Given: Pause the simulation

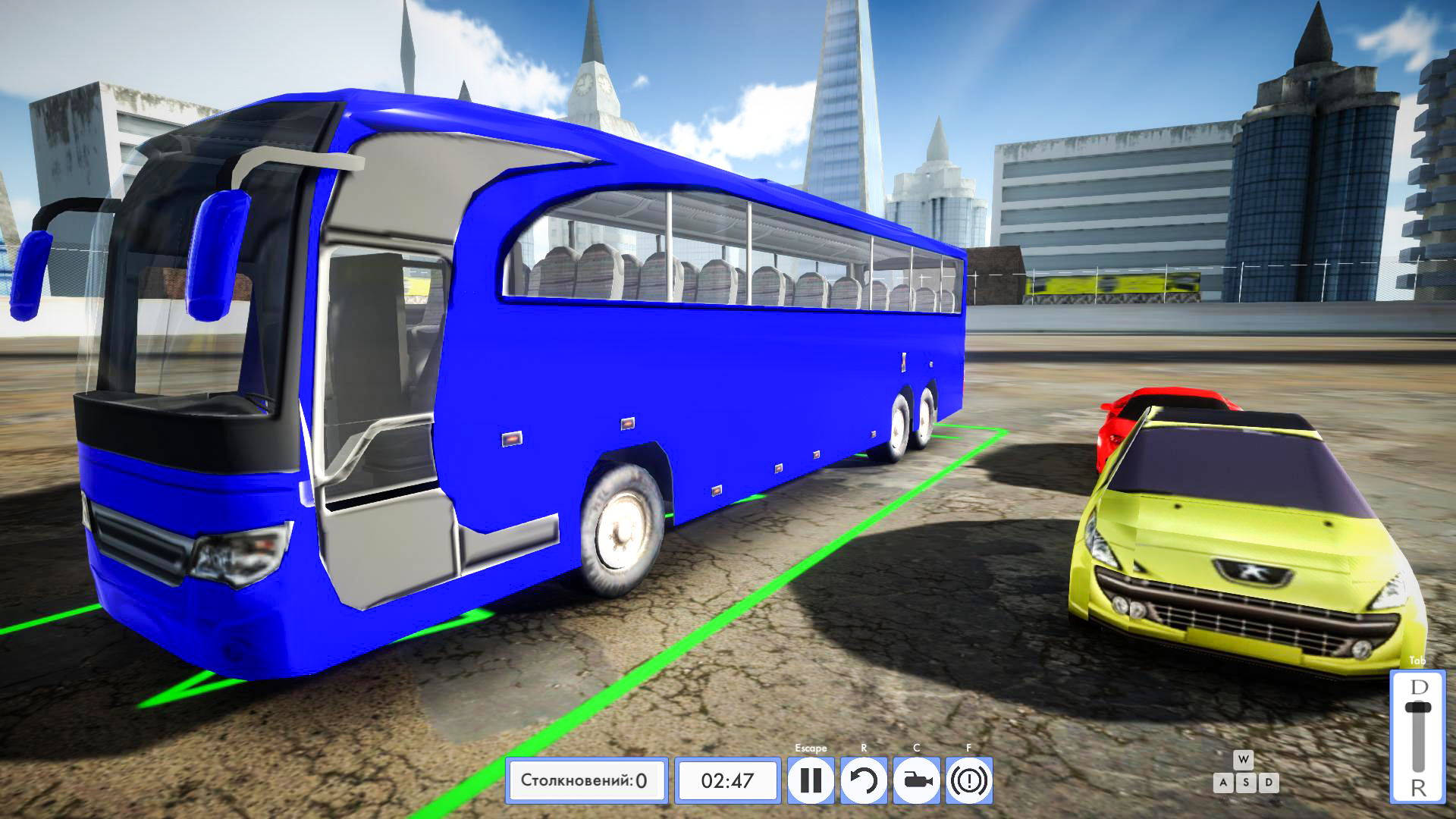Looking at the screenshot, I should [811, 781].
